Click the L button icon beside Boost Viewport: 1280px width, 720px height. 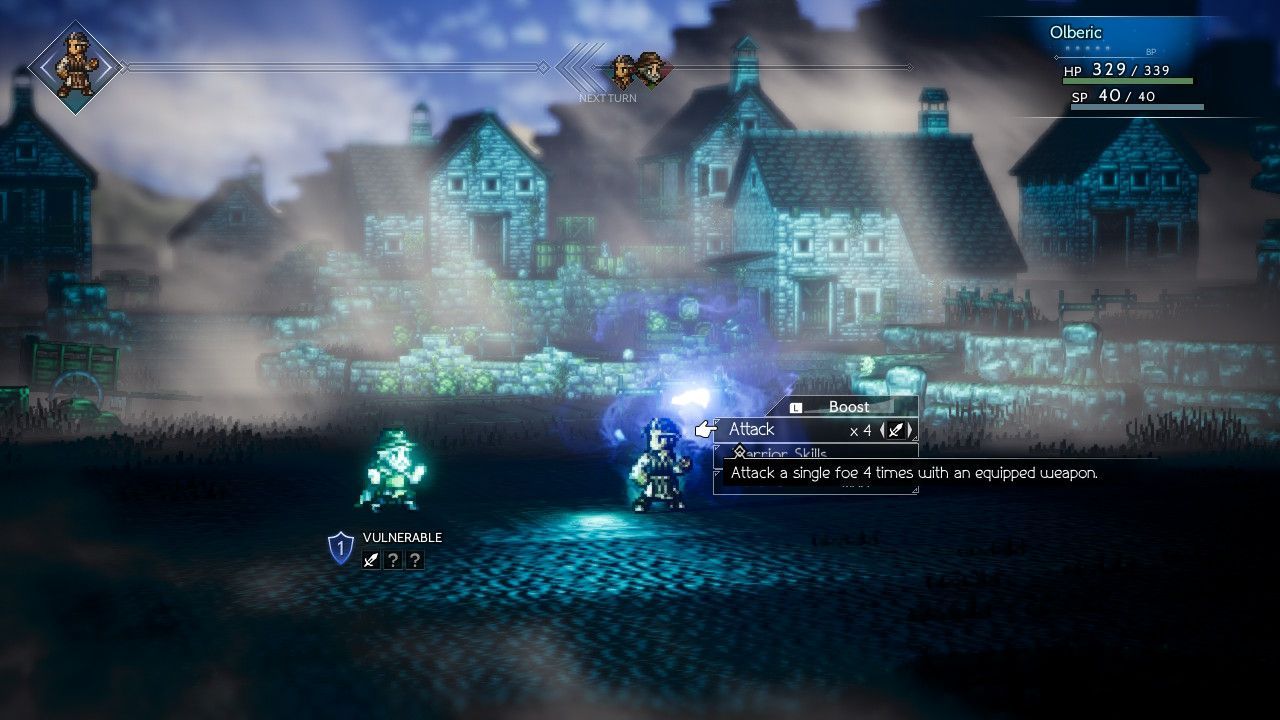[795, 407]
